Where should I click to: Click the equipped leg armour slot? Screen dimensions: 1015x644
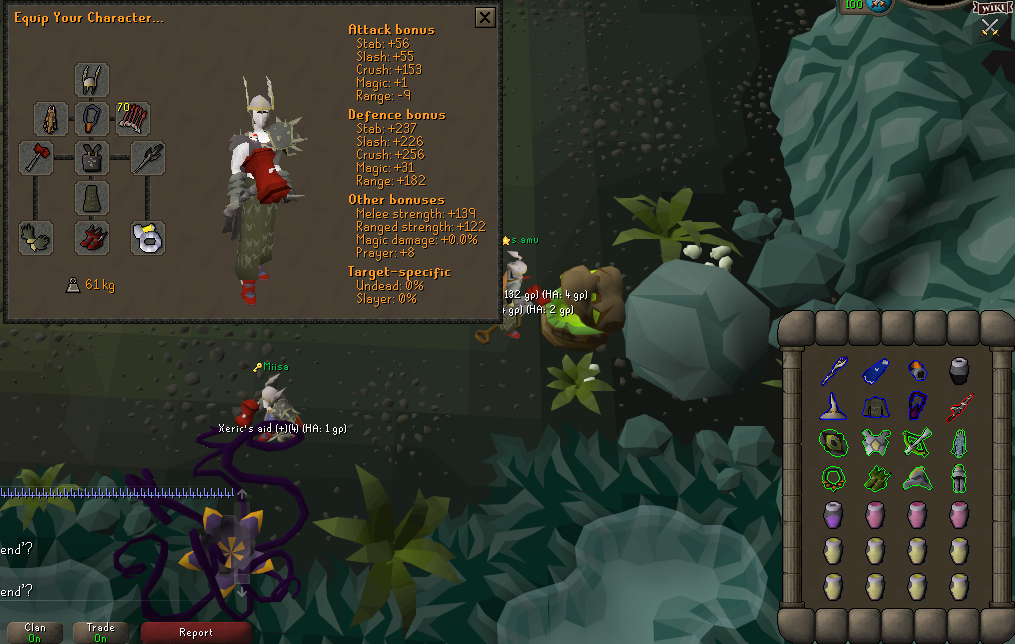92,197
